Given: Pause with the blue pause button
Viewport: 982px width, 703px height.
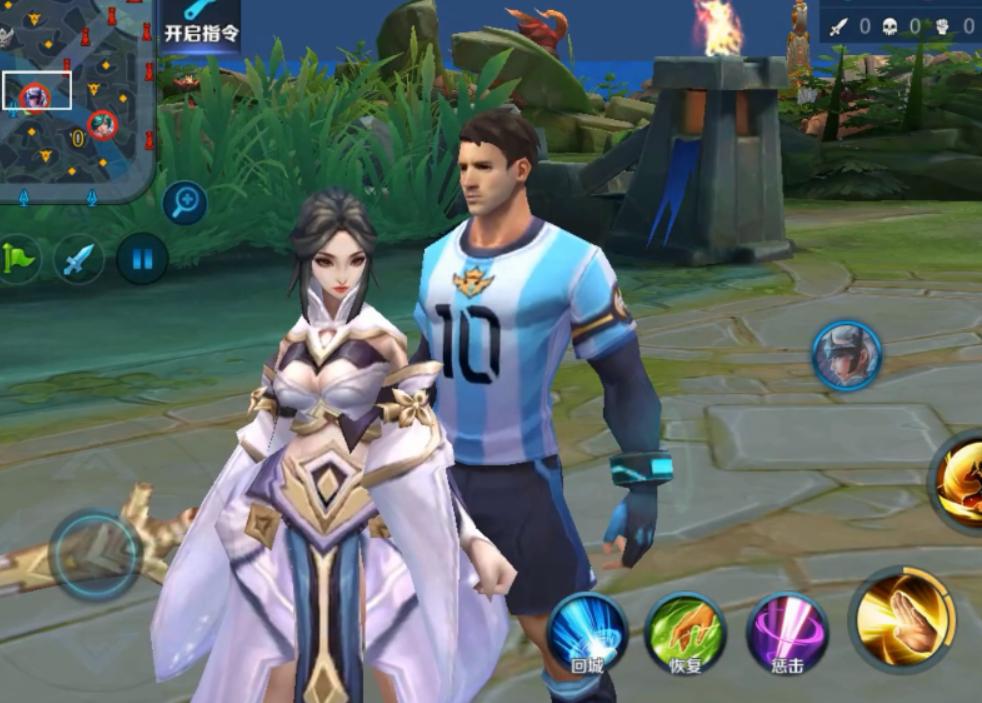Looking at the screenshot, I should pyautogui.click(x=142, y=259).
